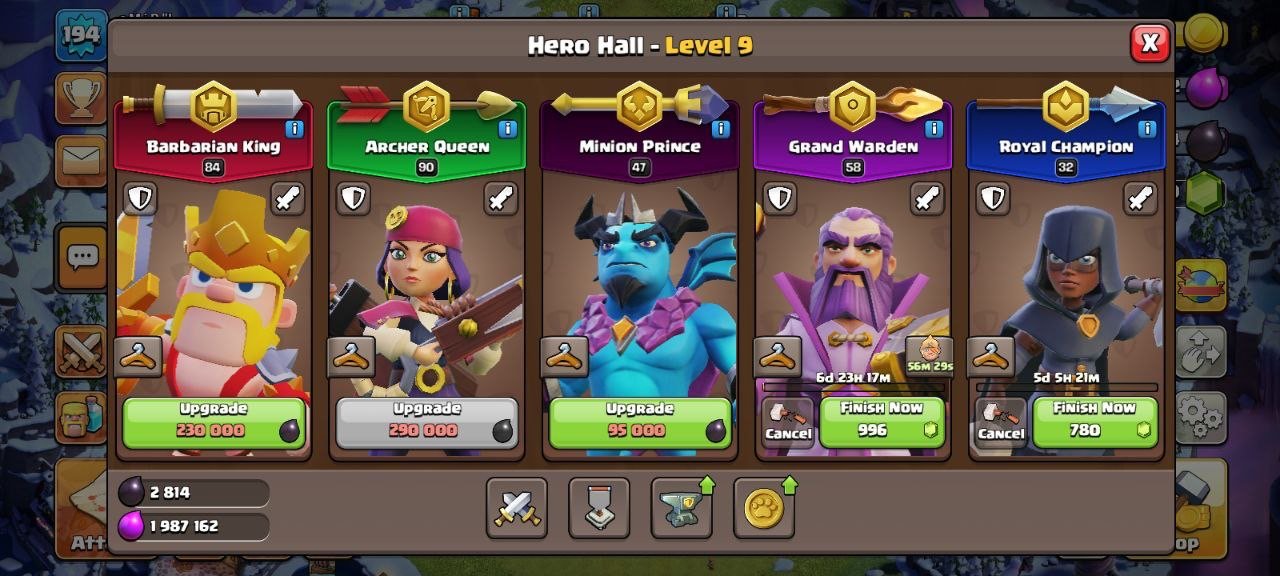
Task: Open Barbarian King skins hanger
Action: (x=138, y=356)
